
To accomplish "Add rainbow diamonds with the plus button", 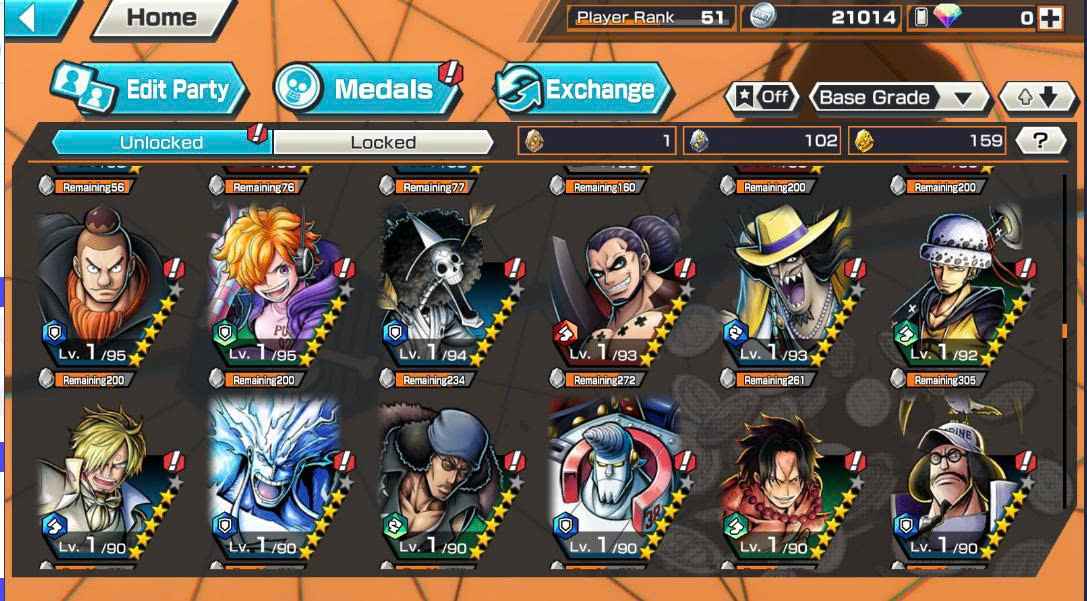I will (1050, 18).
